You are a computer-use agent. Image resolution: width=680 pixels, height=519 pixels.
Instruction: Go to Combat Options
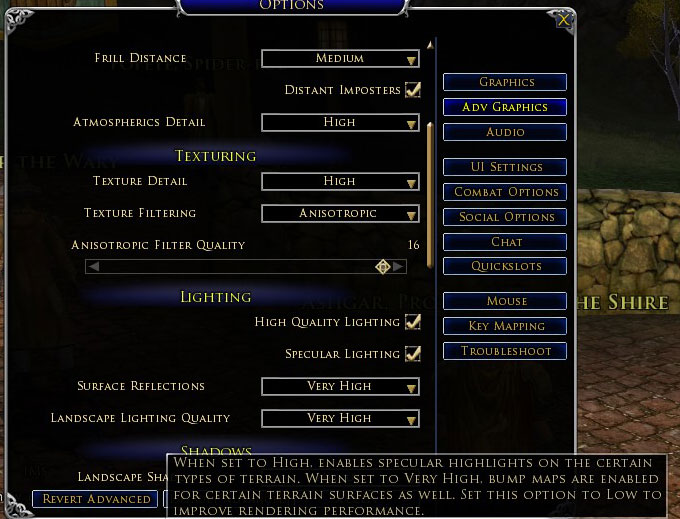pyautogui.click(x=505, y=192)
